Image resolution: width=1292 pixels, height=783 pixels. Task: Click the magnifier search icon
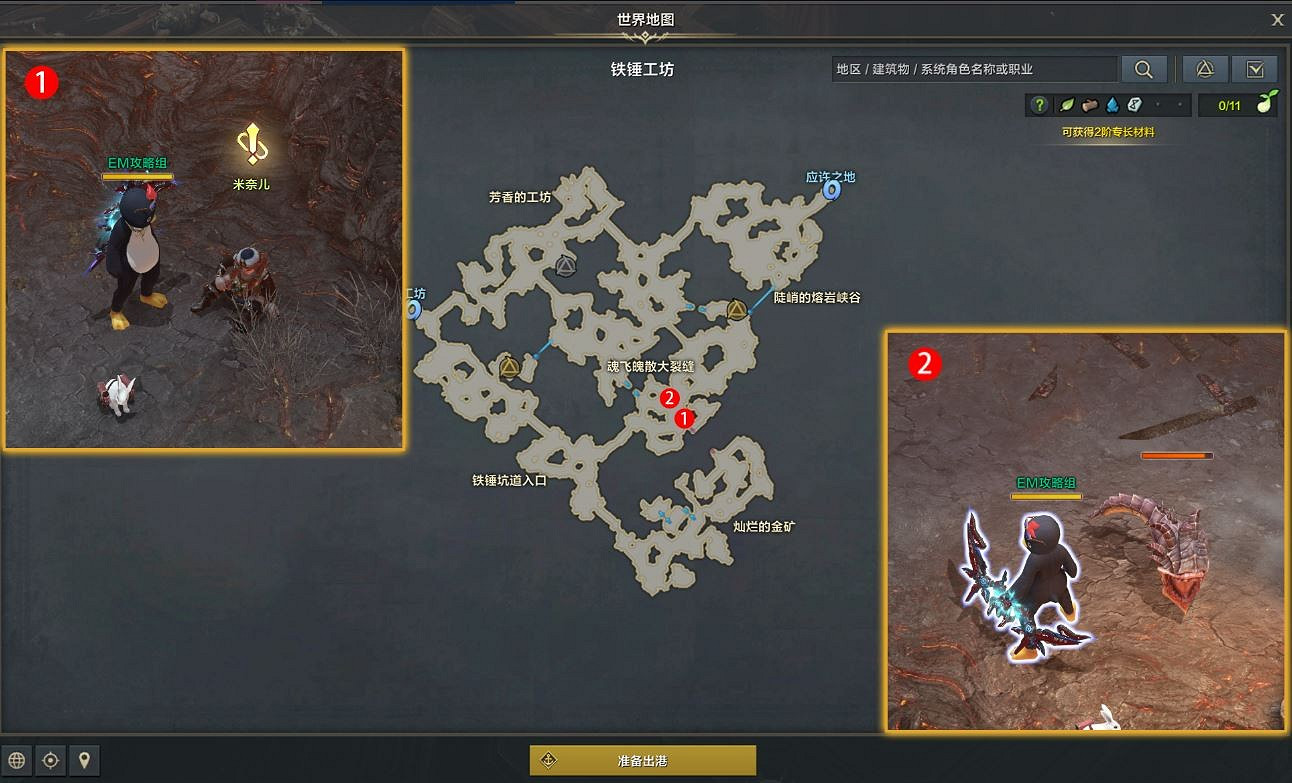pos(1144,69)
